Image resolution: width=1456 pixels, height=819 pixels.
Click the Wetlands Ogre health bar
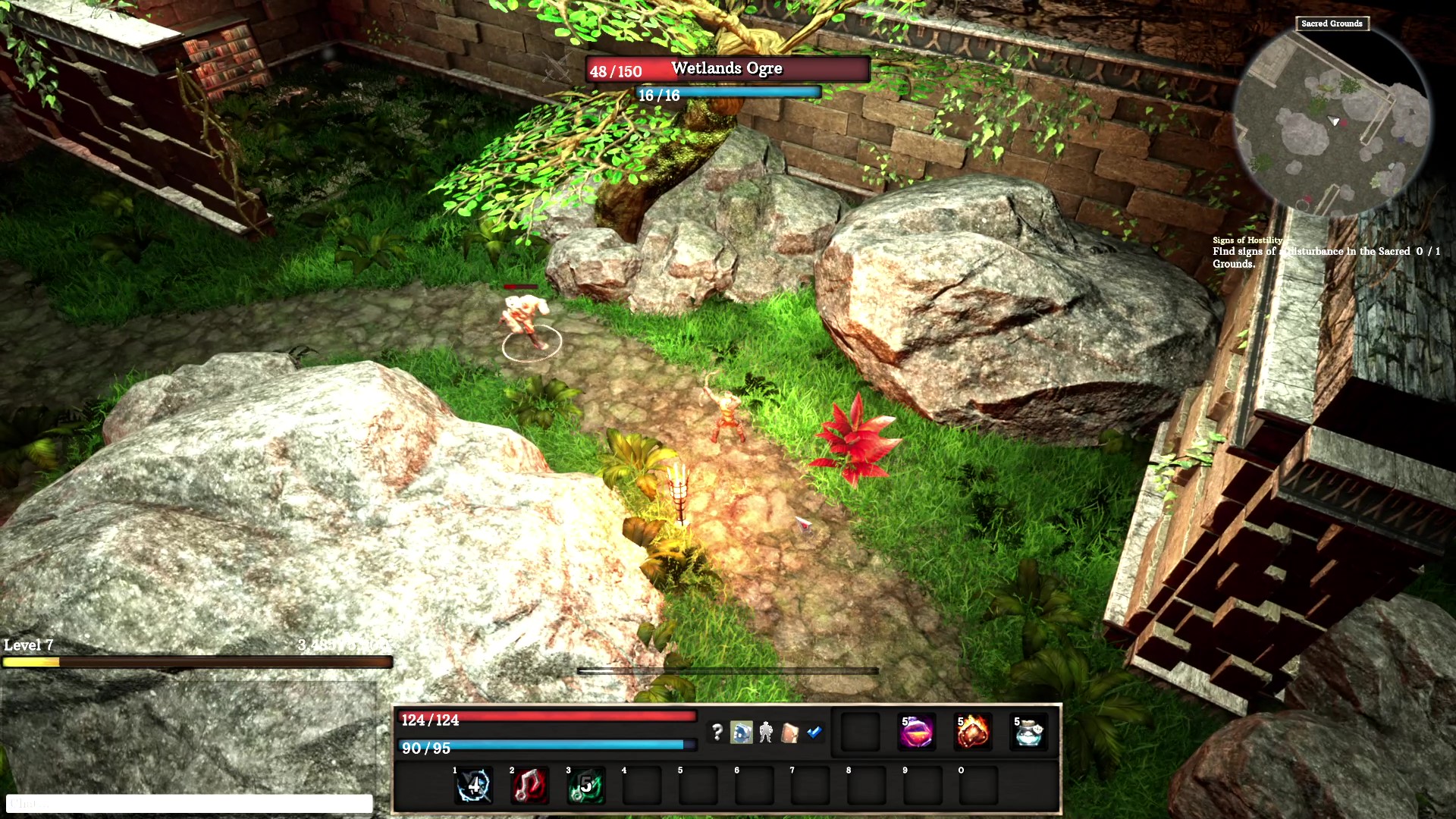724,70
